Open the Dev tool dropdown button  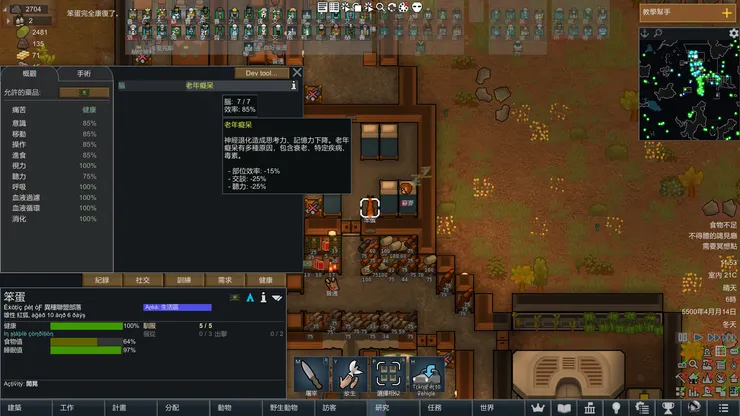tap(261, 73)
